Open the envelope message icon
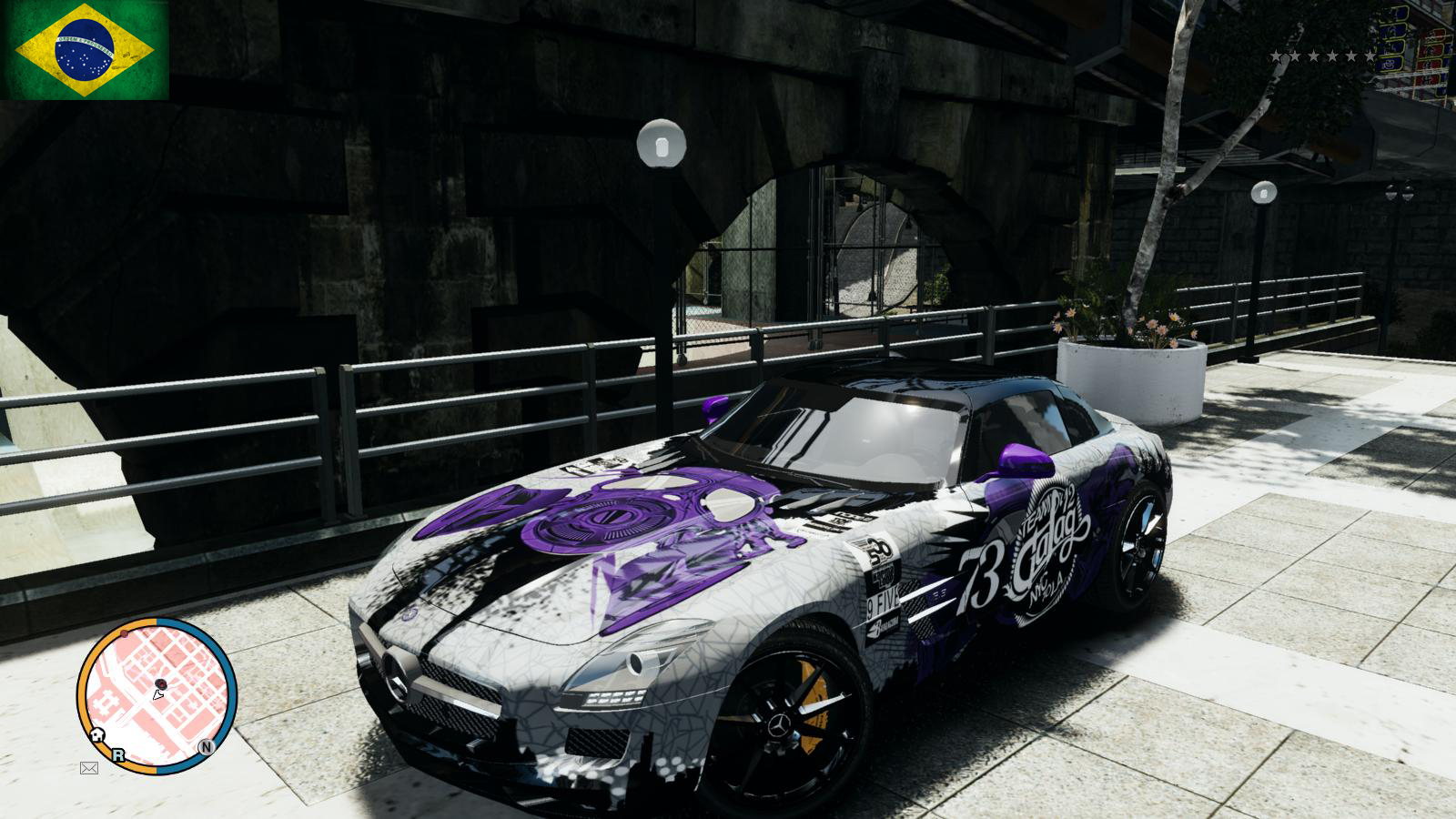 (89, 768)
